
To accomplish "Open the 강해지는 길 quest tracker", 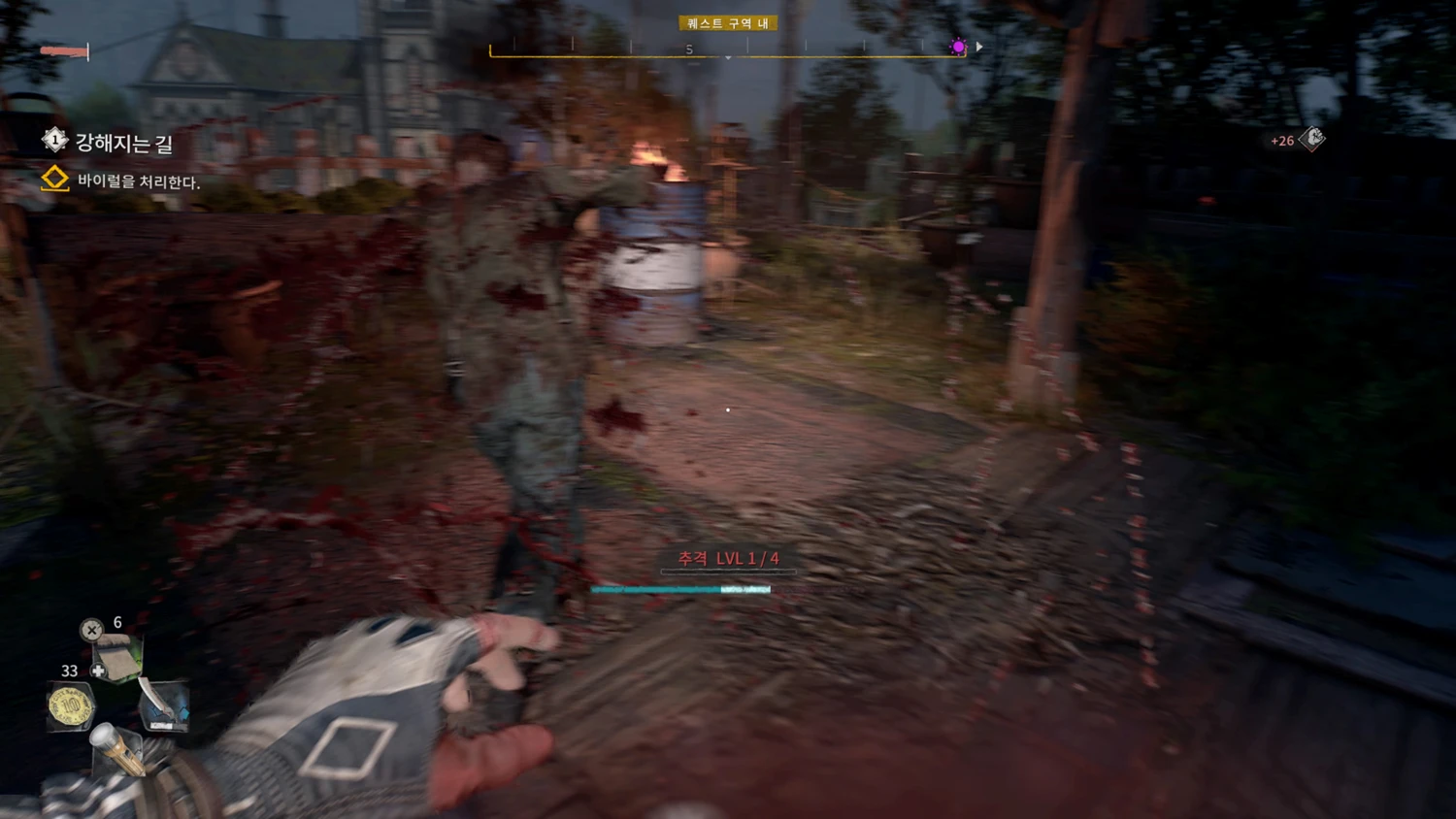I will click(123, 144).
